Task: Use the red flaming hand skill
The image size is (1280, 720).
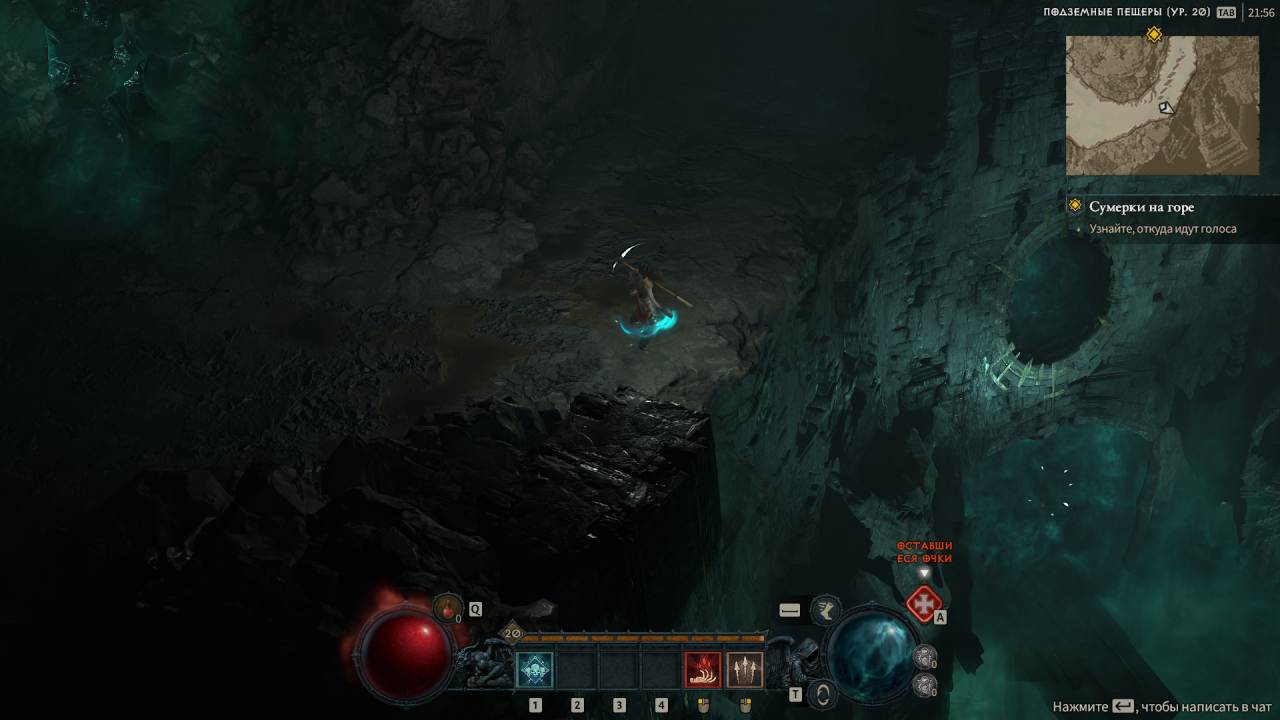Action: tap(702, 669)
